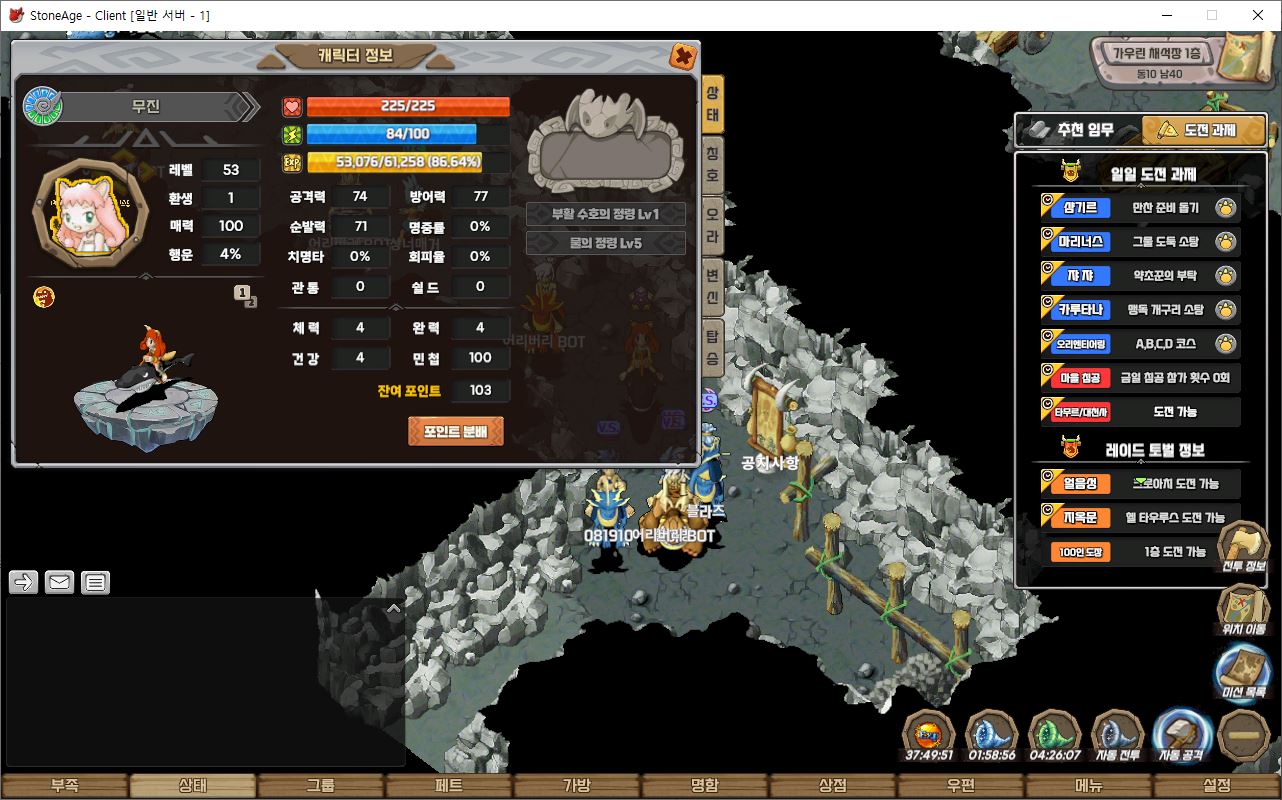Open the 전투 정보 battle info axe icon

tap(1243, 547)
